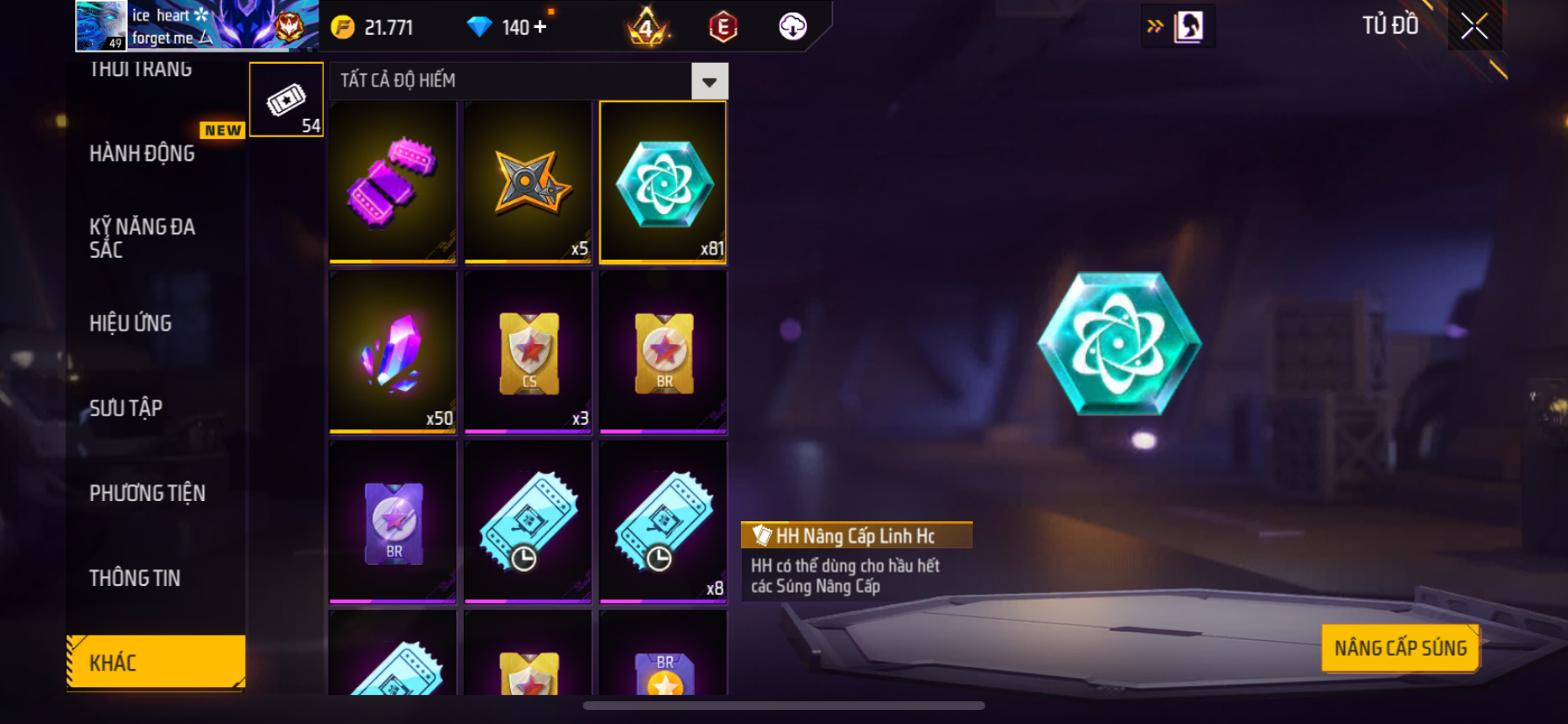The height and width of the screenshot is (724, 1568).
Task: Click the player profile banner
Action: click(196, 25)
